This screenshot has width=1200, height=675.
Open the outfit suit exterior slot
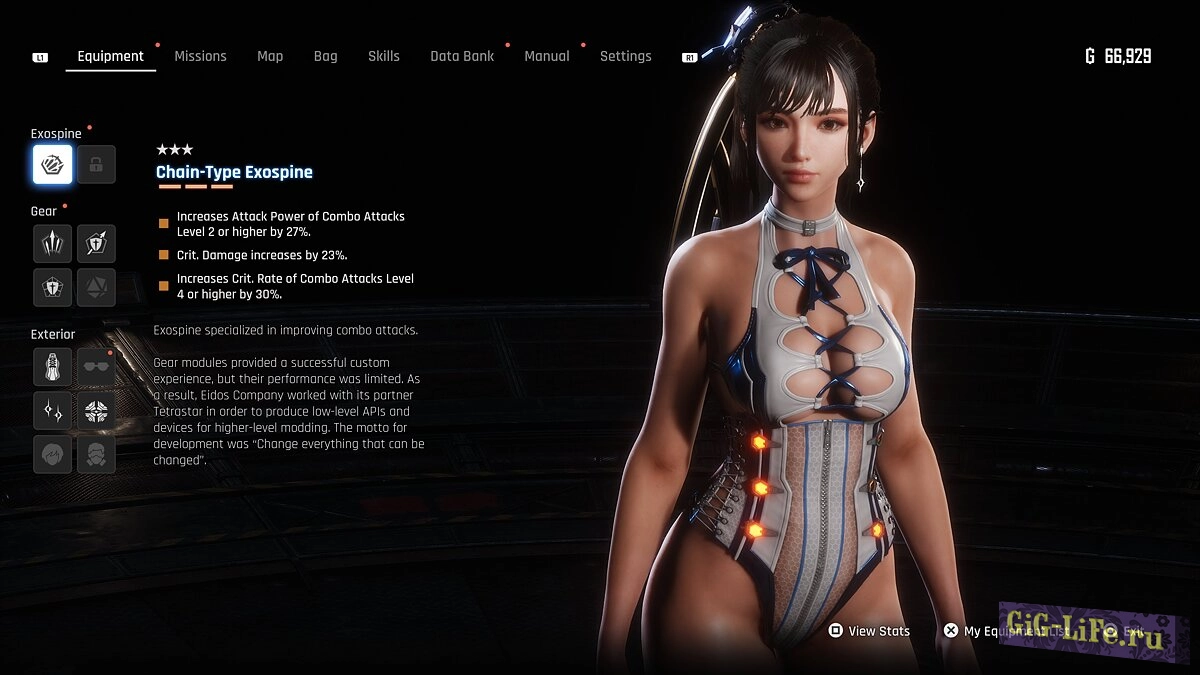pos(52,366)
